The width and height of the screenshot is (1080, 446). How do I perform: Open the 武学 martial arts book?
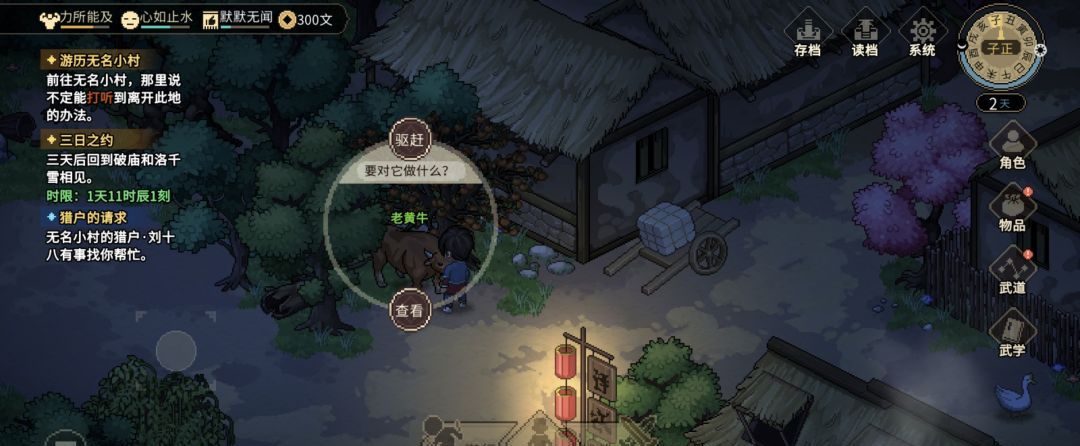[x=1012, y=334]
